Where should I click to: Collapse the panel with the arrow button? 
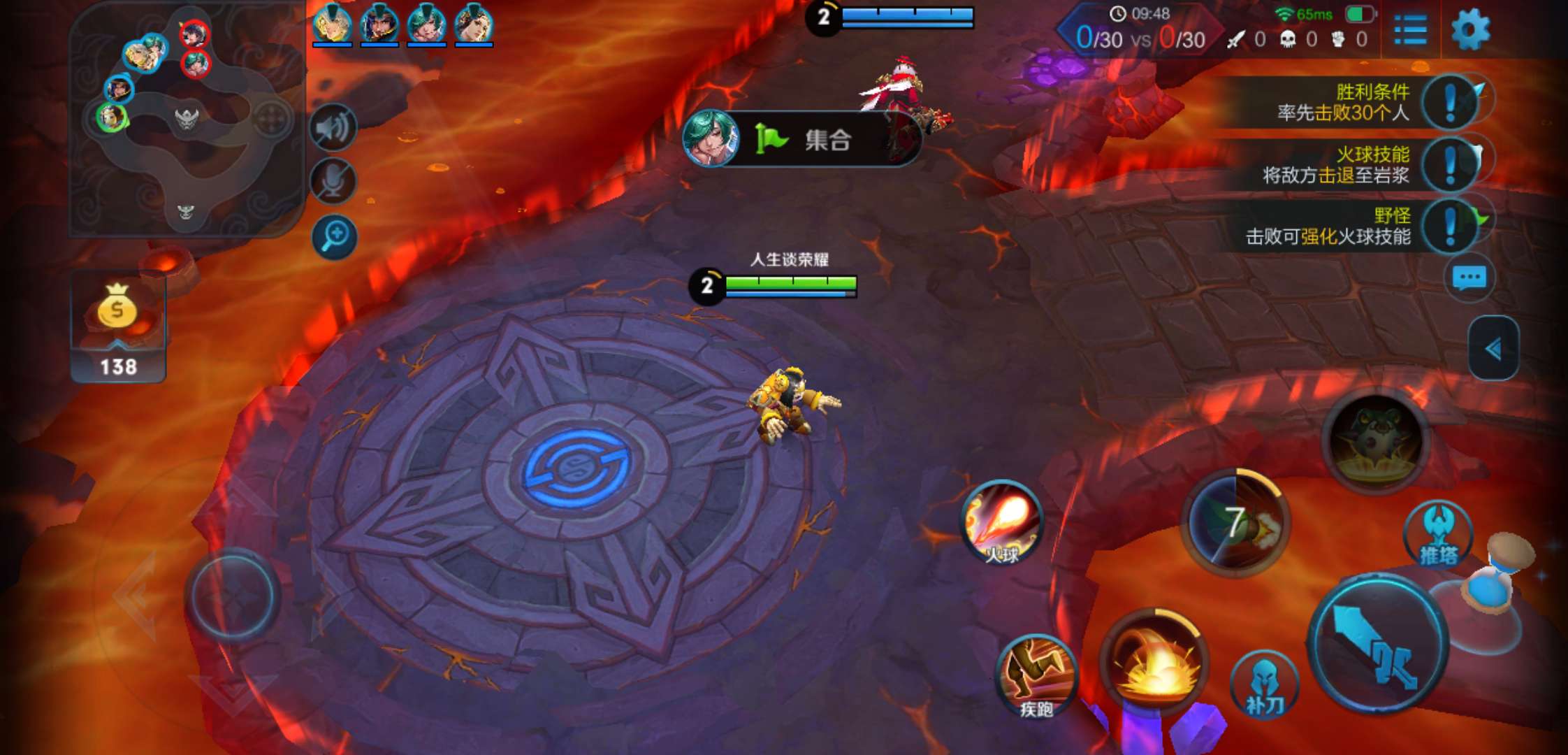[1493, 349]
